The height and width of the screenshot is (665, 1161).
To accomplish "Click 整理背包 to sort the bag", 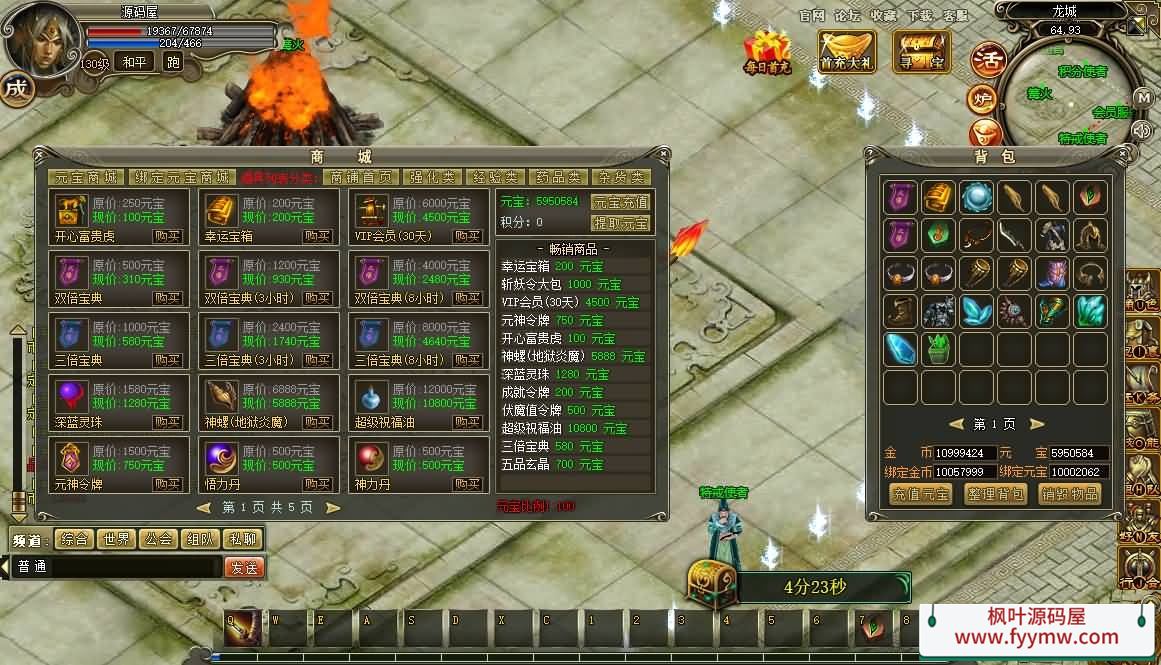I will click(x=995, y=494).
